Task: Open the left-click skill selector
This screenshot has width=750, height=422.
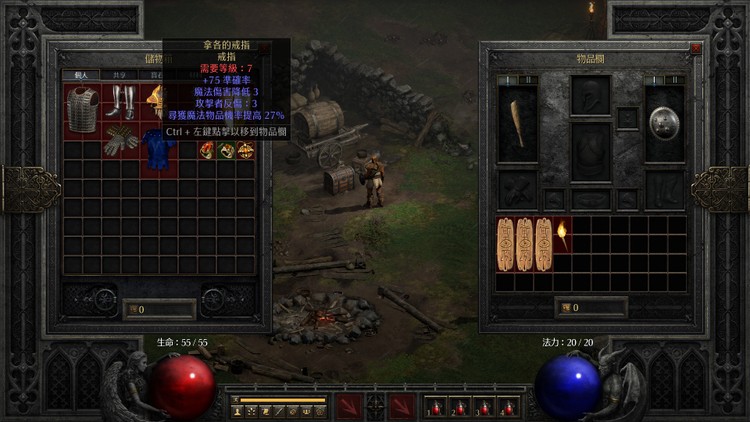Action: coord(350,406)
